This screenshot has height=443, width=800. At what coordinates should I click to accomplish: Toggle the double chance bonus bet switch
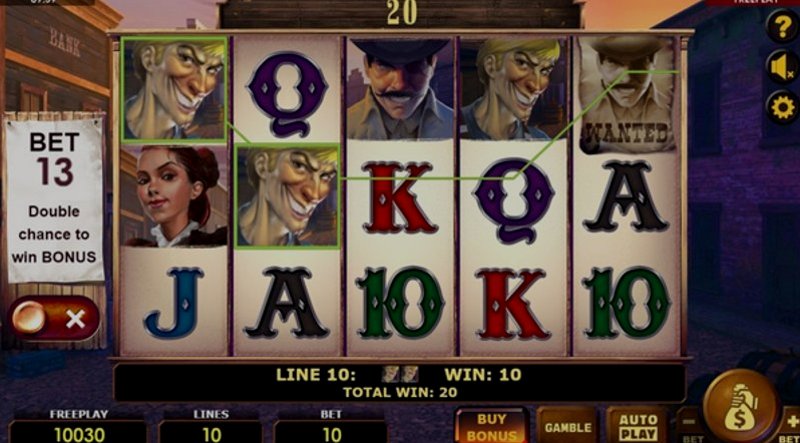tap(55, 319)
